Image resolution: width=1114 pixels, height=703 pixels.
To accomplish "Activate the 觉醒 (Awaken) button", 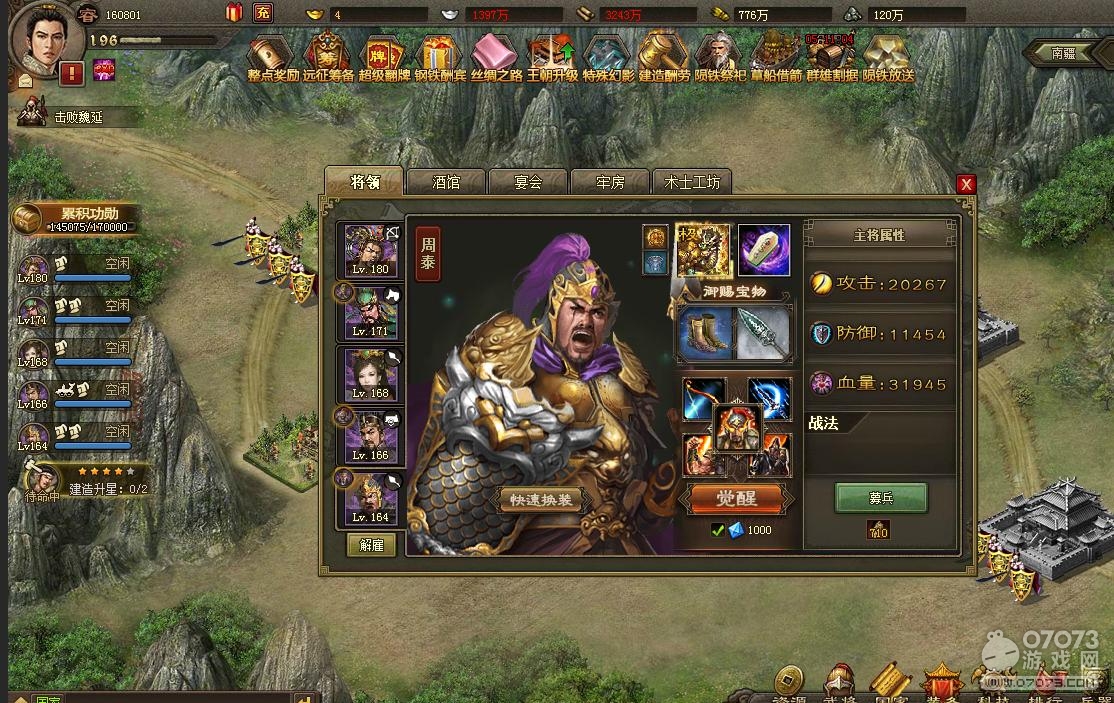I will pos(738,498).
